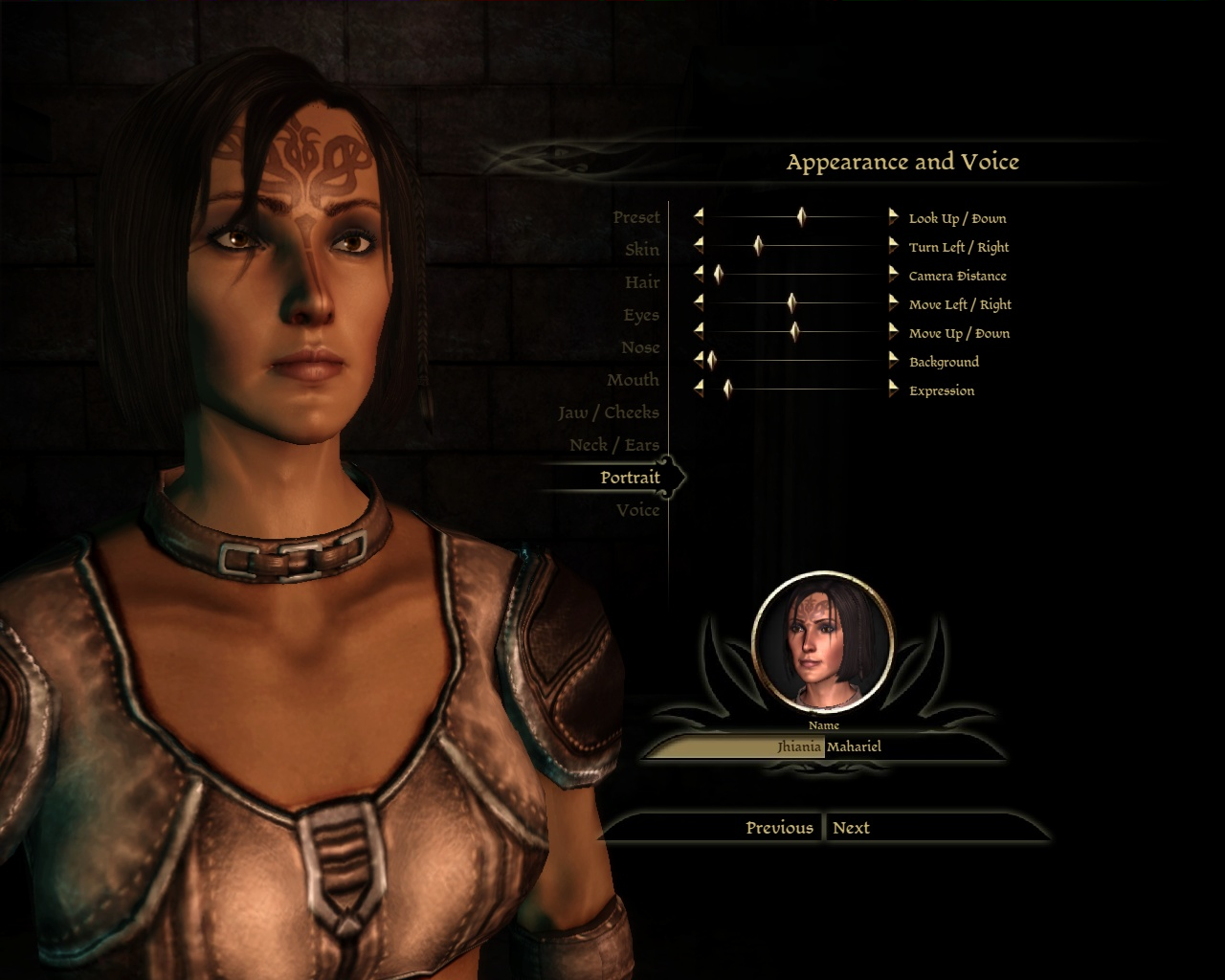
Task: Open the Eyes category
Action: point(641,315)
